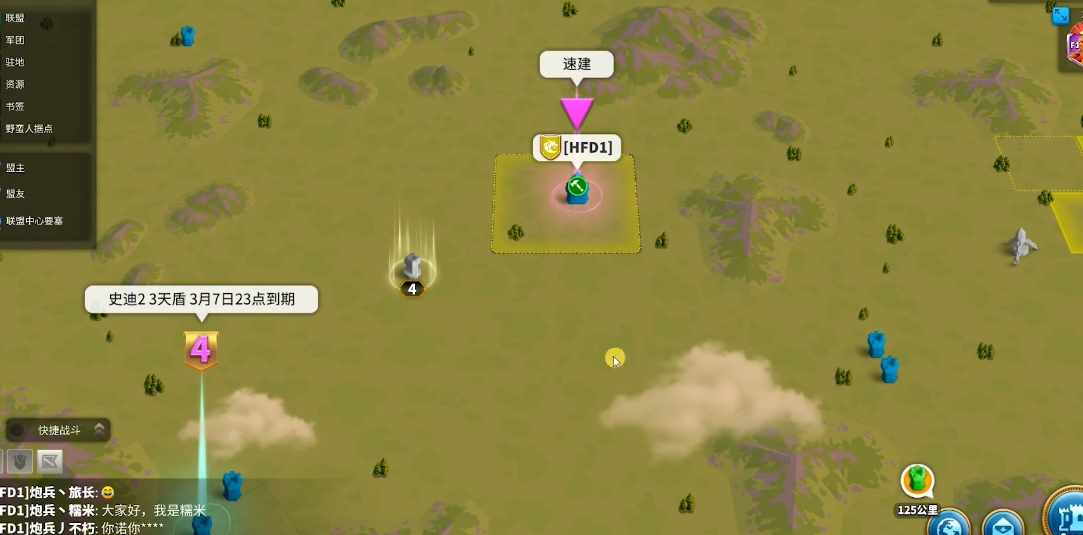1083x535 pixels.
Task: Open the 书签 bookmarks entry
Action: coord(15,106)
